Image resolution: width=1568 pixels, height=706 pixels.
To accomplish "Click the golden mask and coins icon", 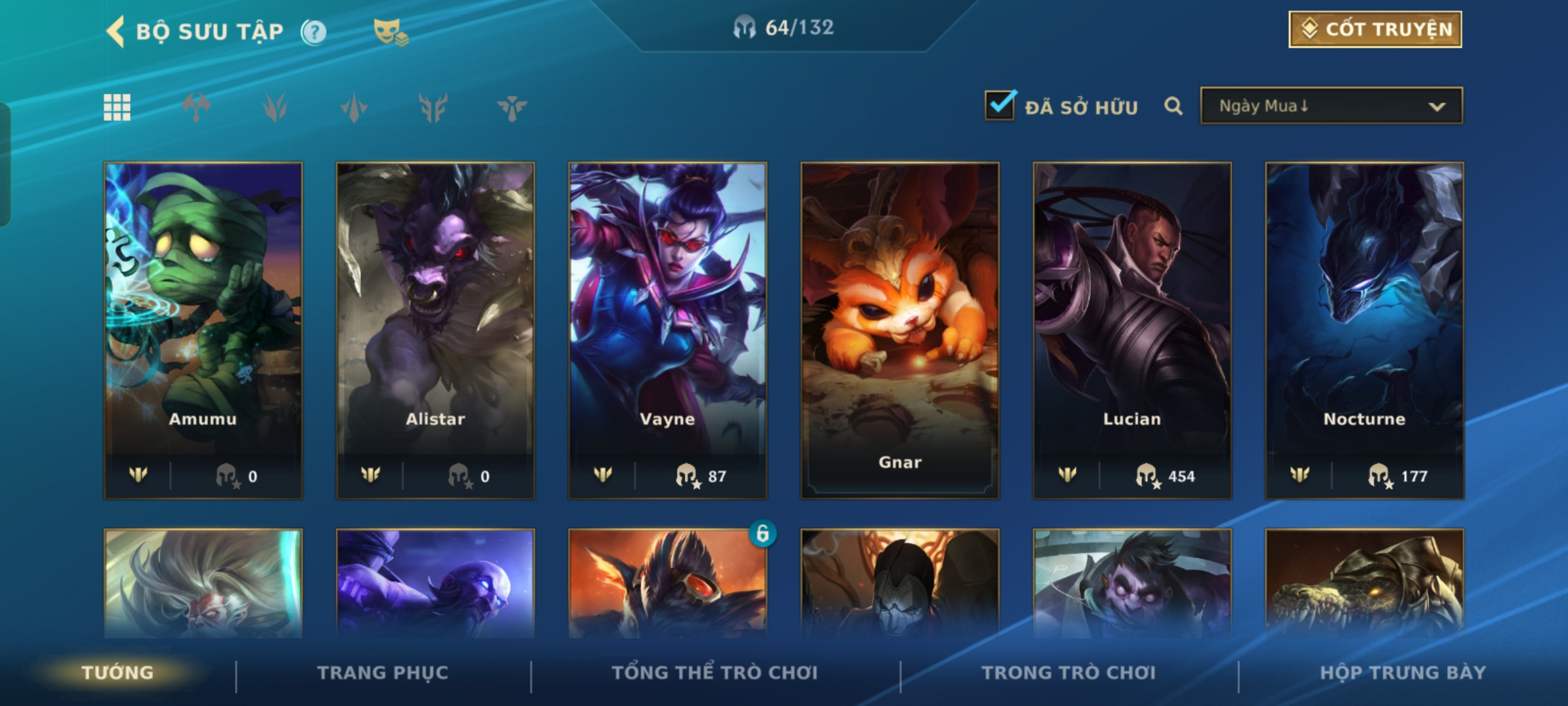I will [391, 31].
